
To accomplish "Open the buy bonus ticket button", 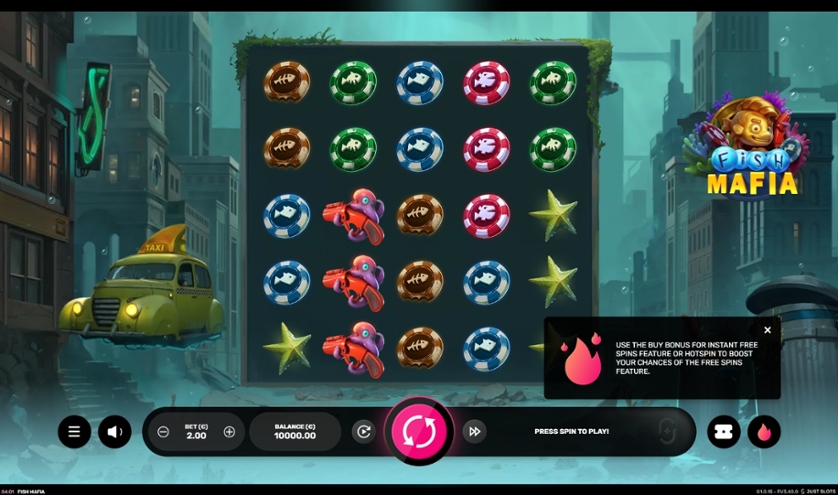I will pyautogui.click(x=724, y=431).
